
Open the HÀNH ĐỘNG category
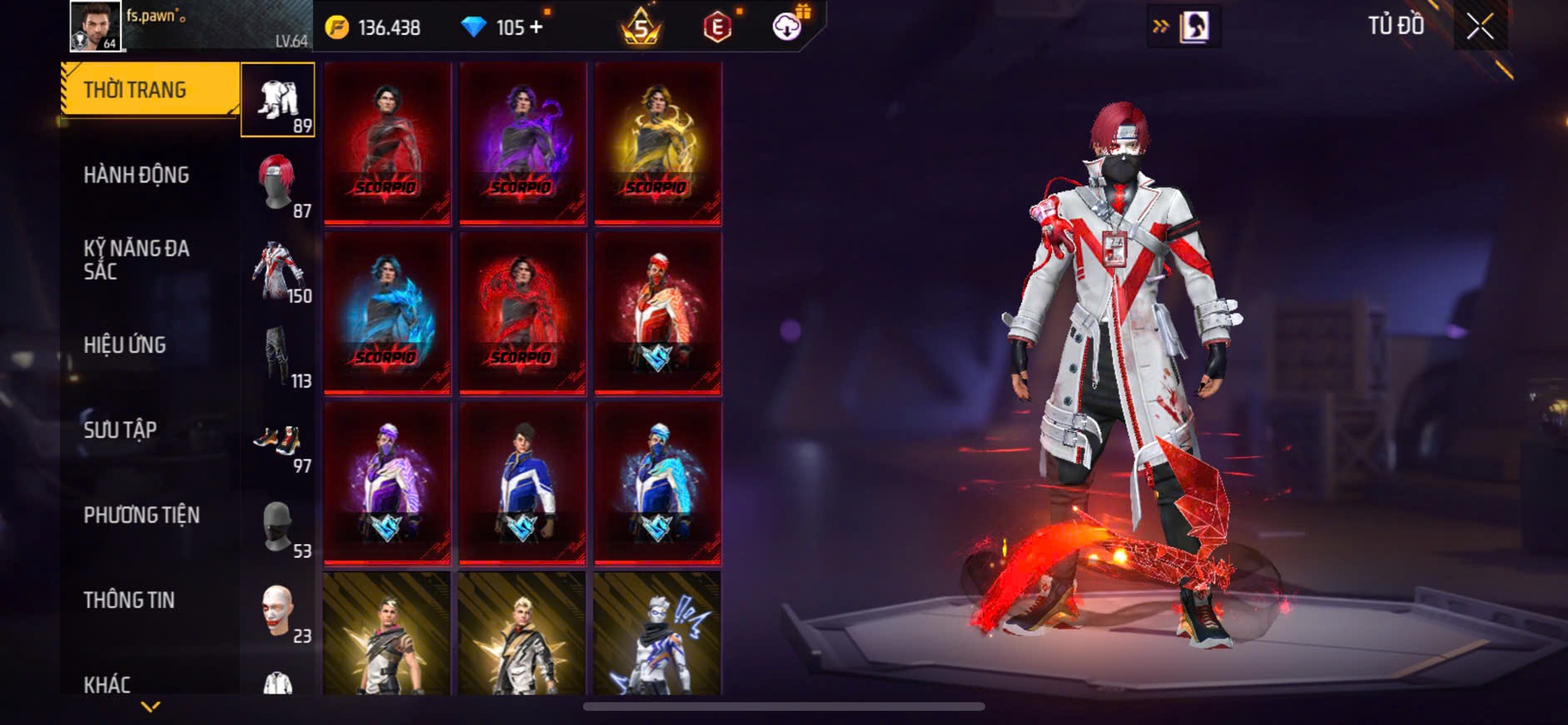[136, 175]
